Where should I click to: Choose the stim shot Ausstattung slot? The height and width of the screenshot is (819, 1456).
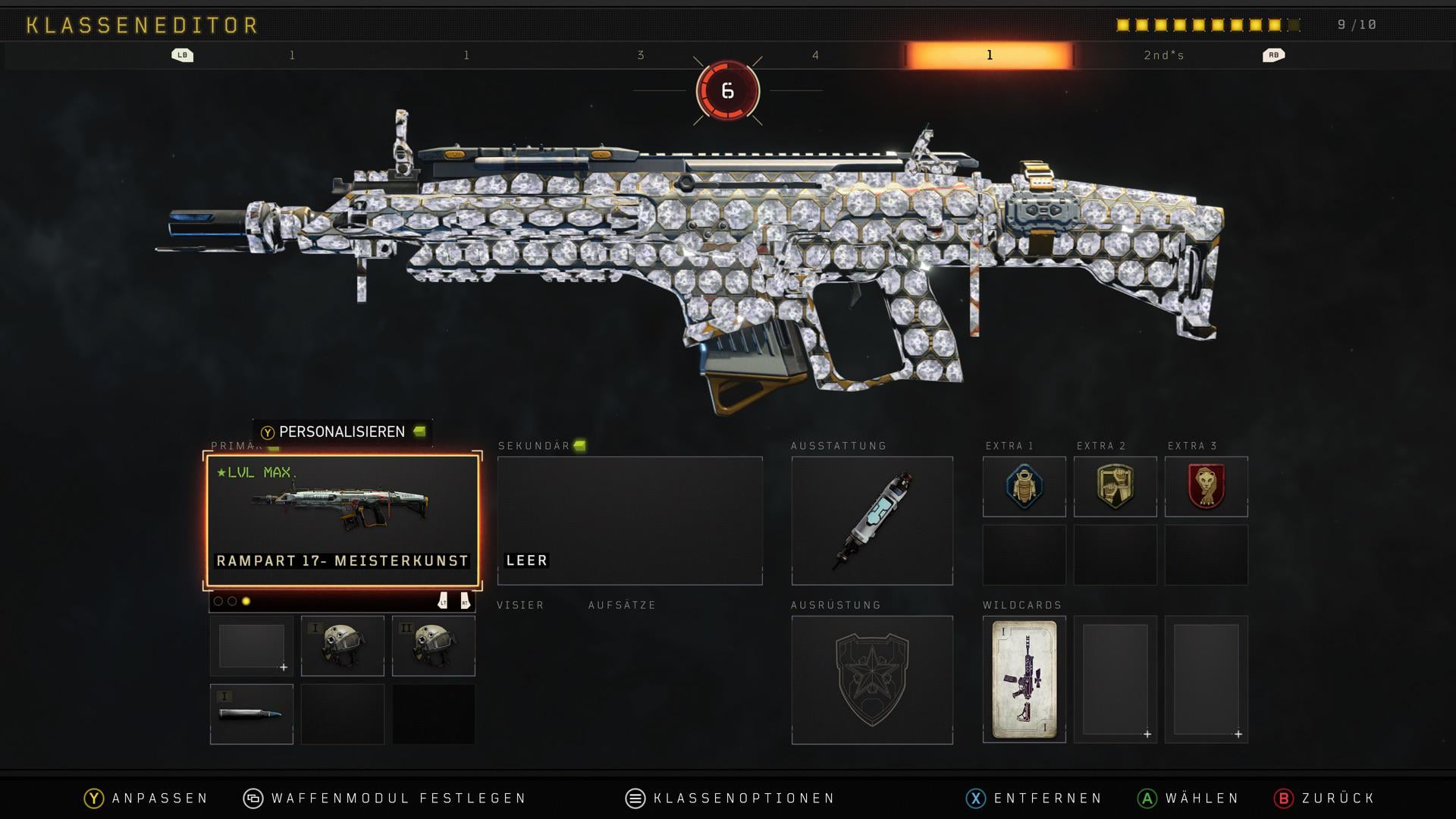[872, 520]
